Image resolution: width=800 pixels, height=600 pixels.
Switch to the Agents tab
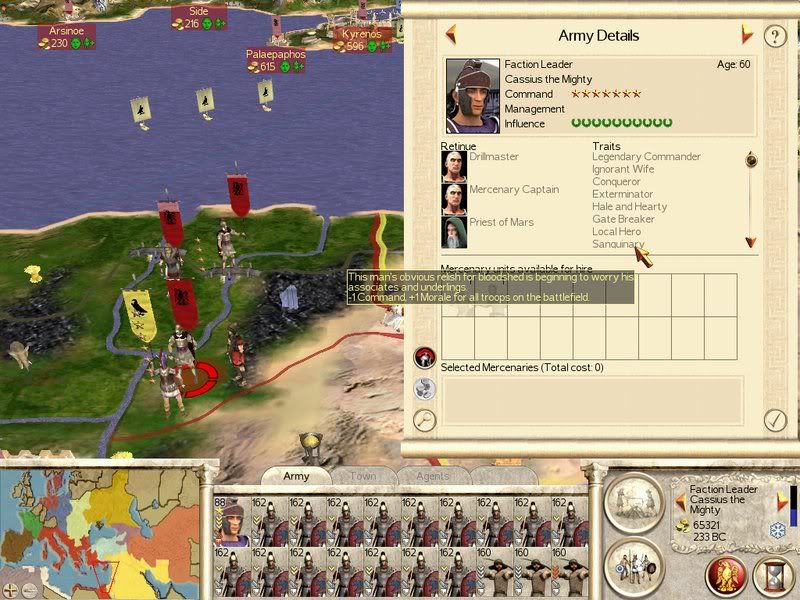tap(431, 476)
